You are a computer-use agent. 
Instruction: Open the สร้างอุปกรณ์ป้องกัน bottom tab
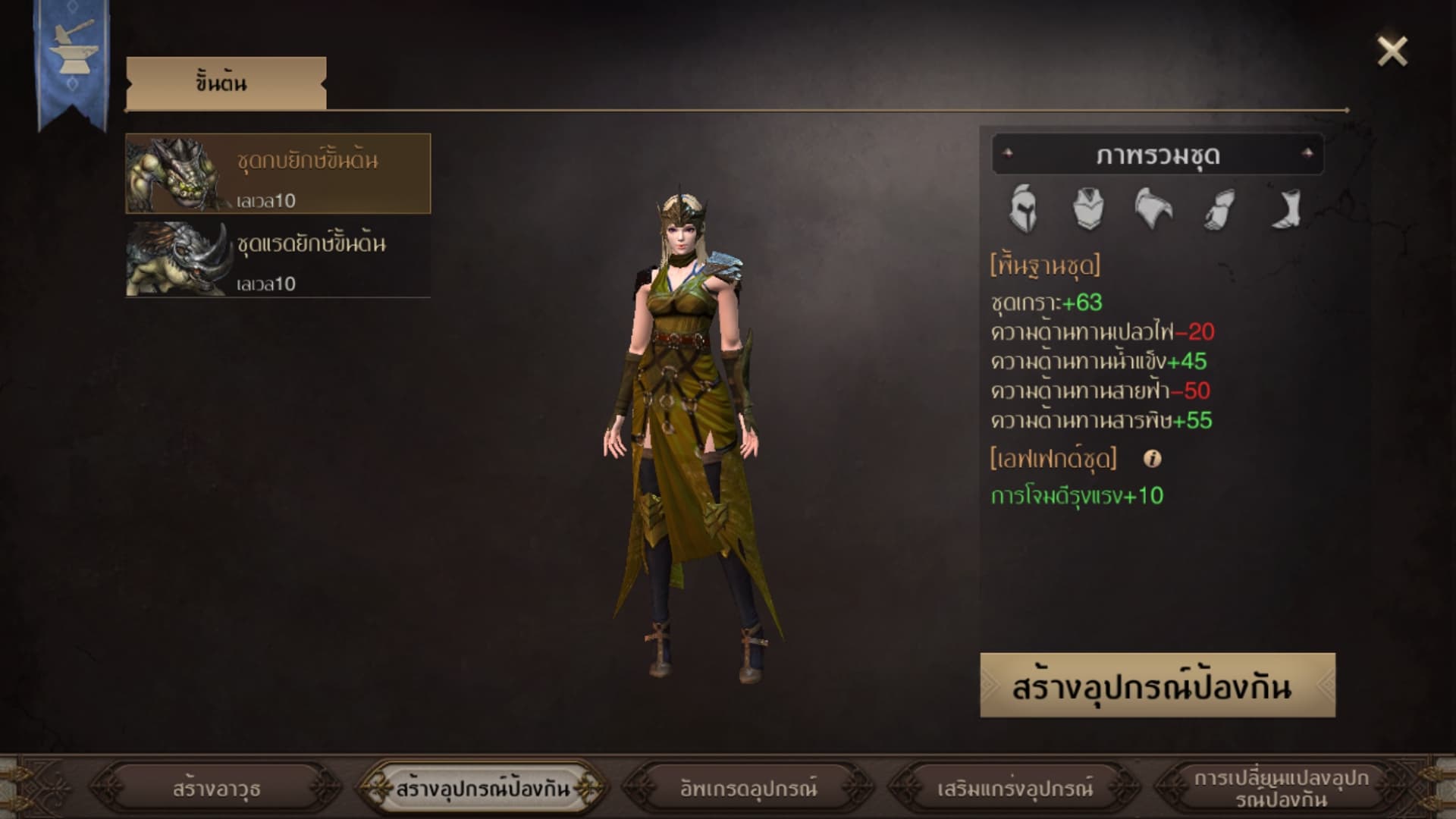click(x=482, y=789)
